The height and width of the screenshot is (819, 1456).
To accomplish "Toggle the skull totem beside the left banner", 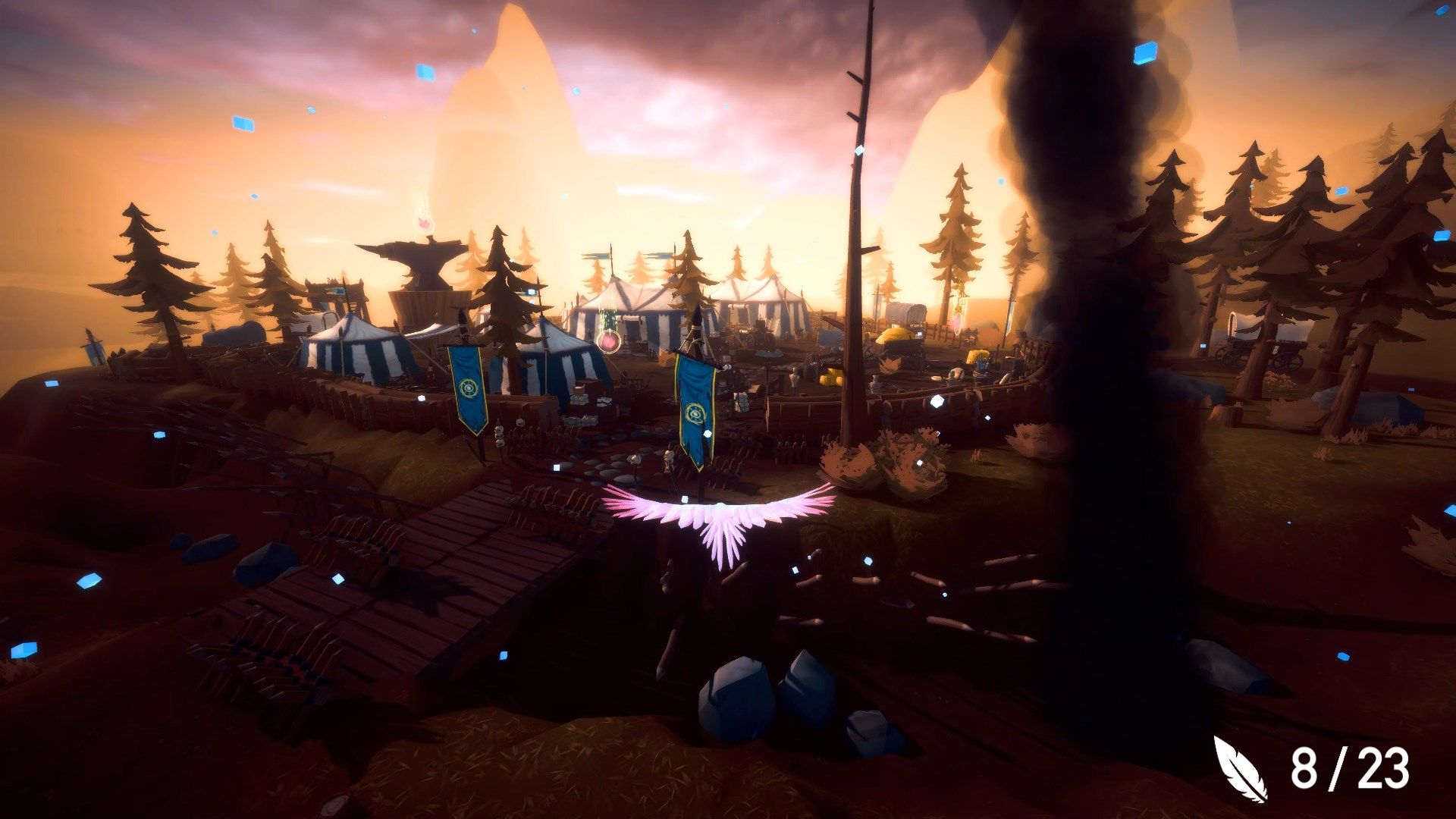I will (500, 434).
